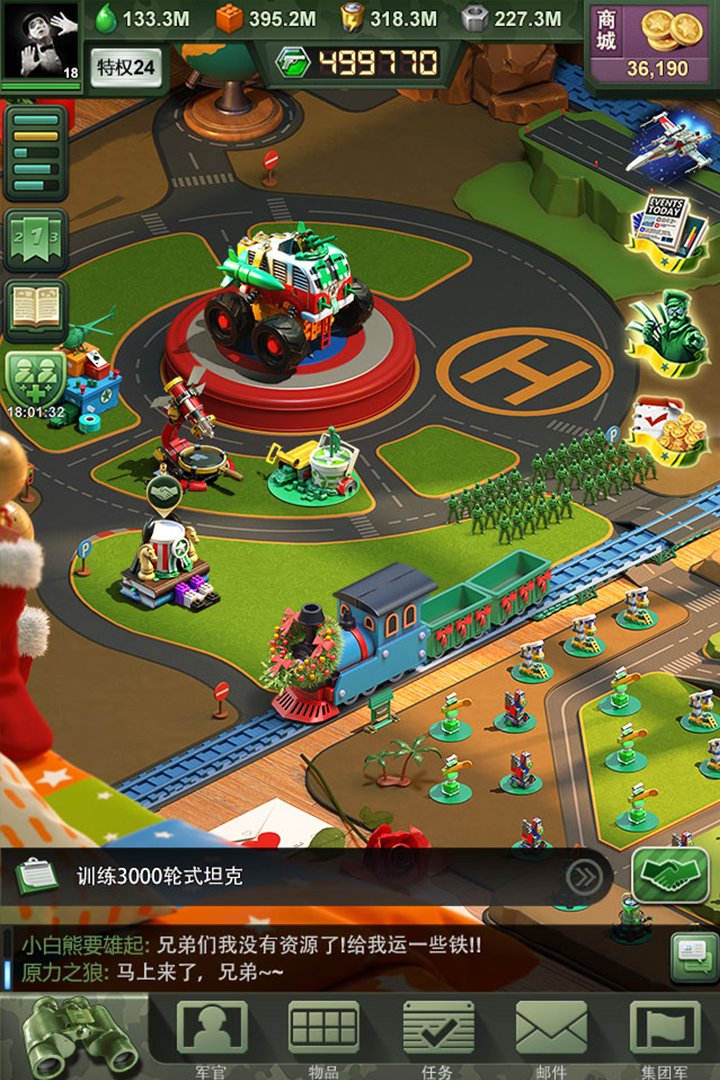720x1080 pixels.
Task: Click the arrow button on quest bar
Action: (x=583, y=877)
